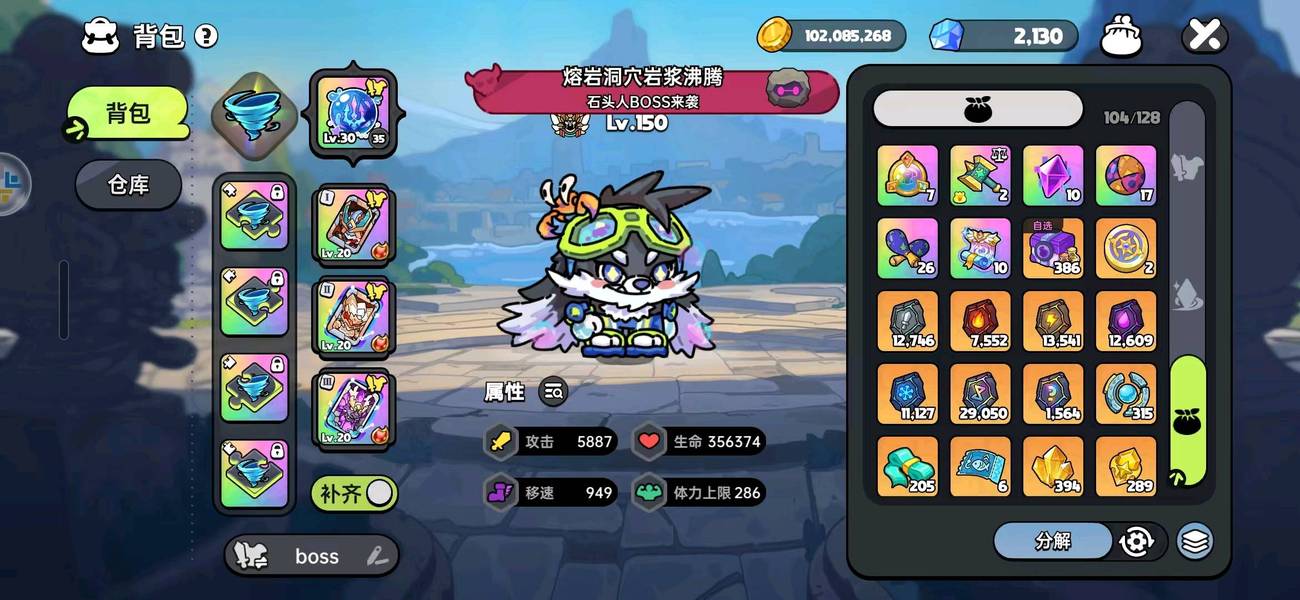Select the colorful egg item with 17
This screenshot has height=600, width=1300.
tap(1126, 176)
